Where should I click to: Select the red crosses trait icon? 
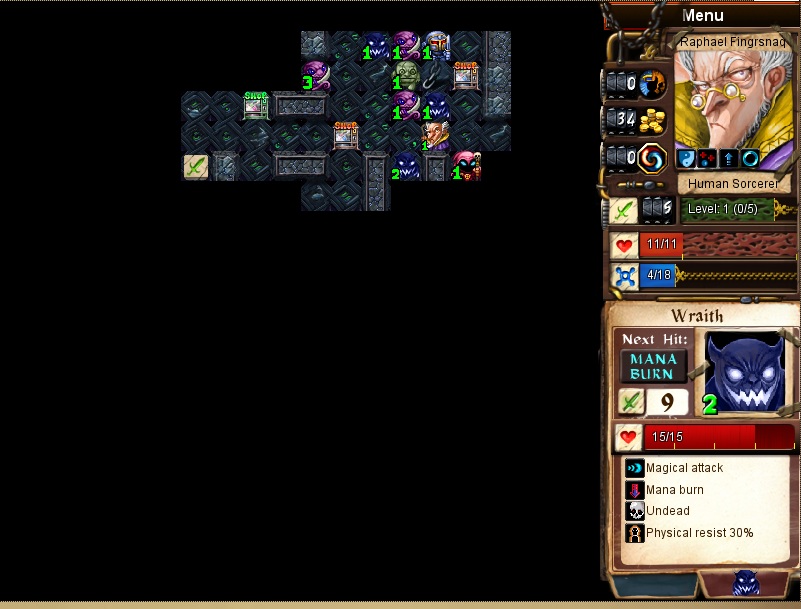[x=706, y=158]
